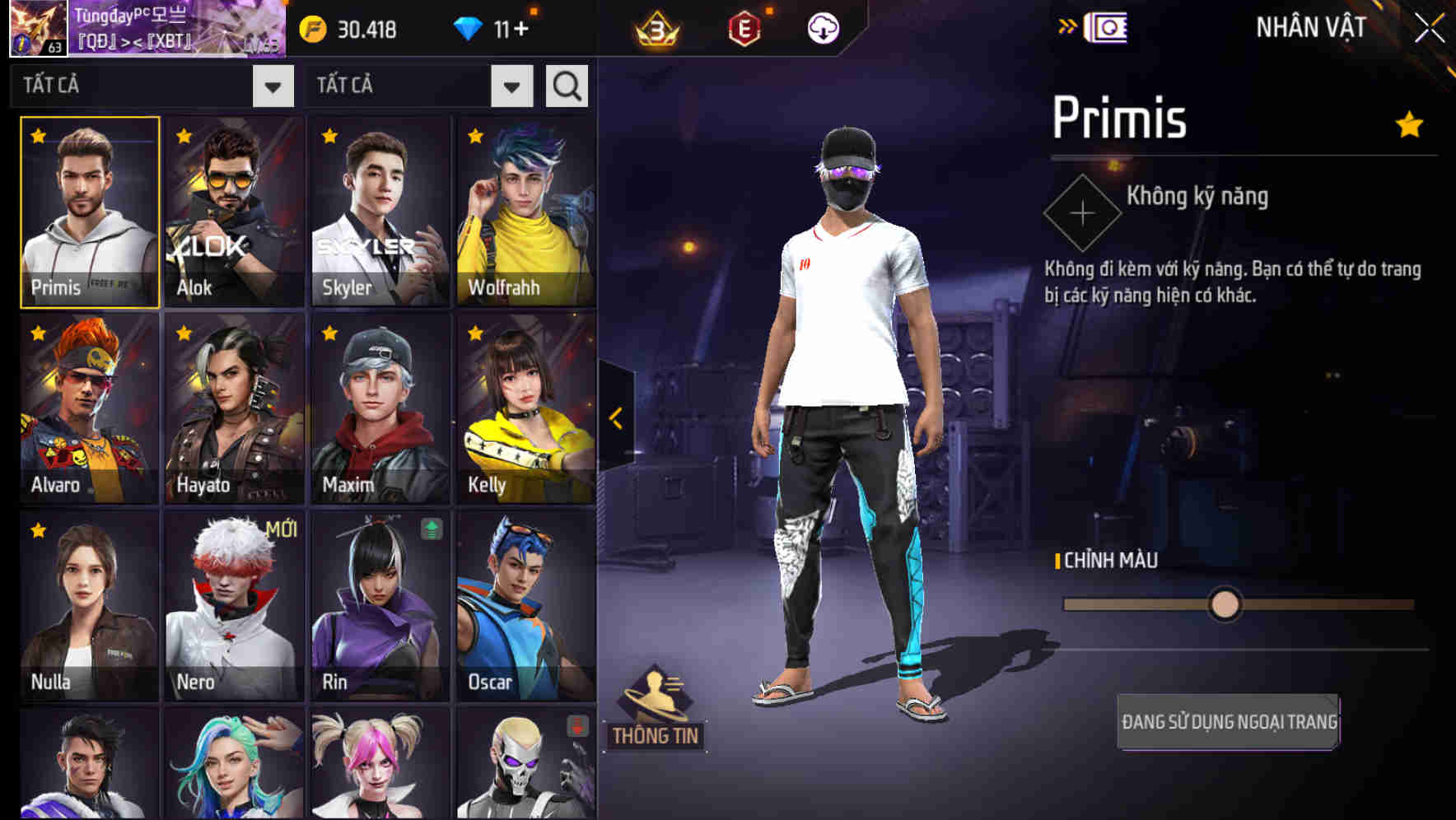Toggle the favorite star on Alvaro's thumbnail

[36, 334]
